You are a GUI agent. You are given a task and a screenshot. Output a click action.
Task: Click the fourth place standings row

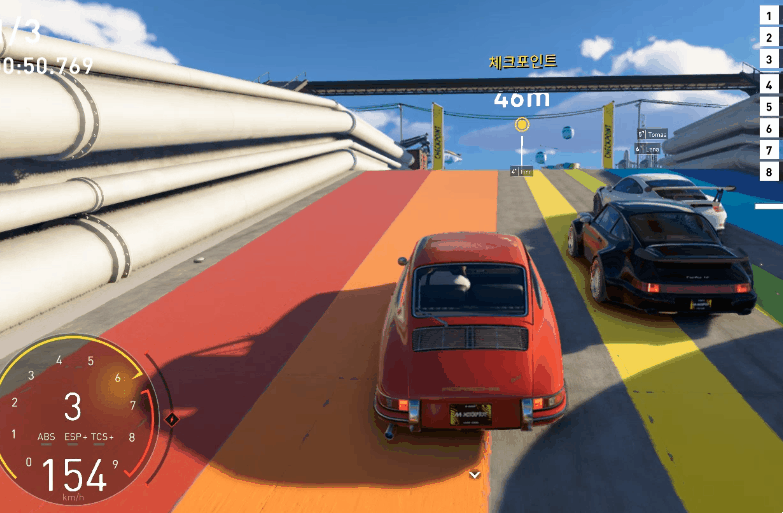(x=769, y=83)
